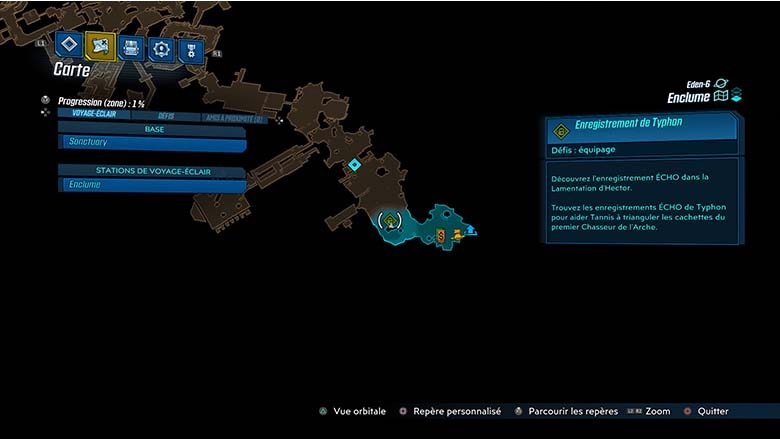Click the cyan diamond waypoint on the map
This screenshot has width=780, height=439.
354,164
